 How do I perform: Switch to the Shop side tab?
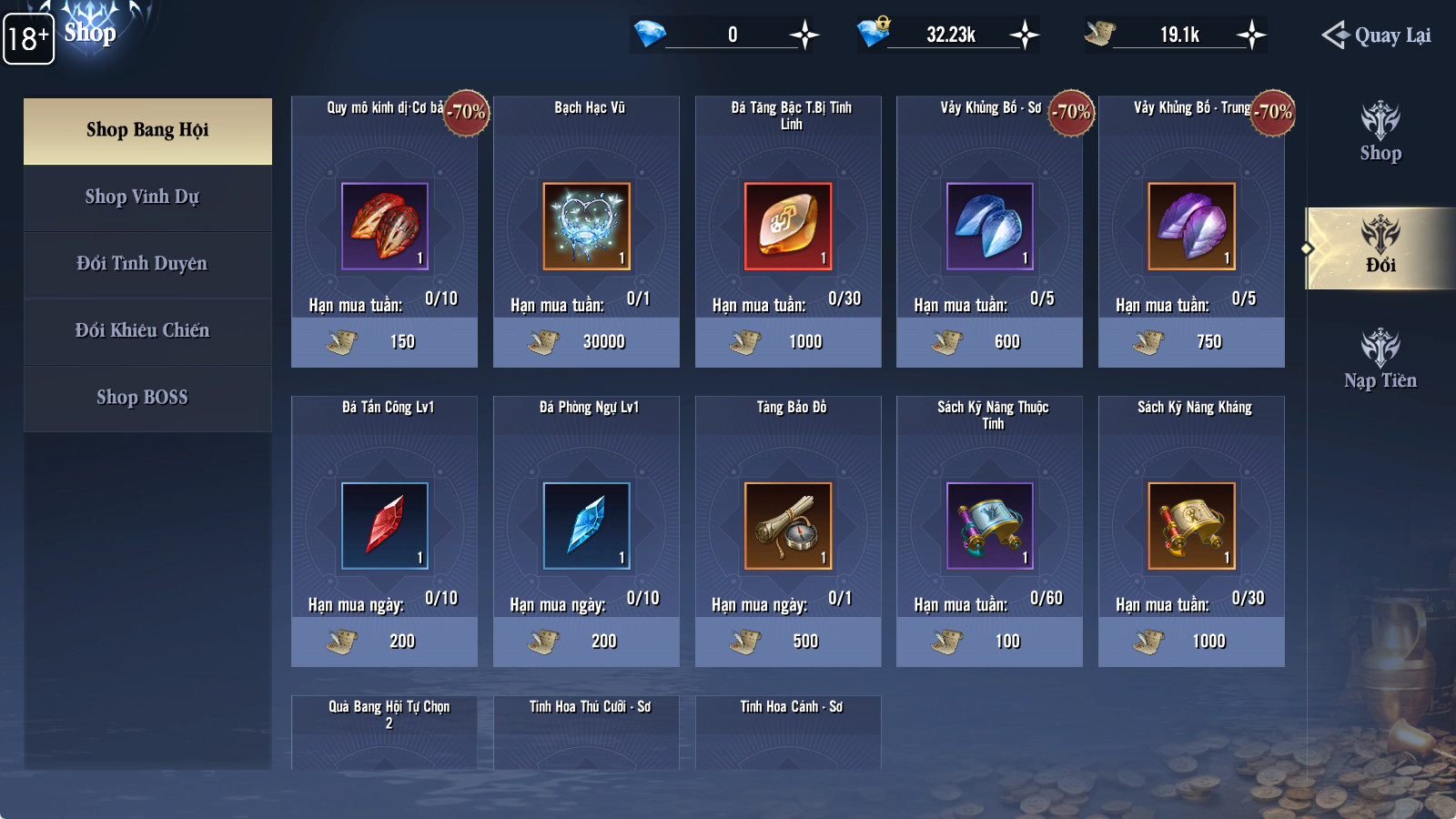point(1380,133)
